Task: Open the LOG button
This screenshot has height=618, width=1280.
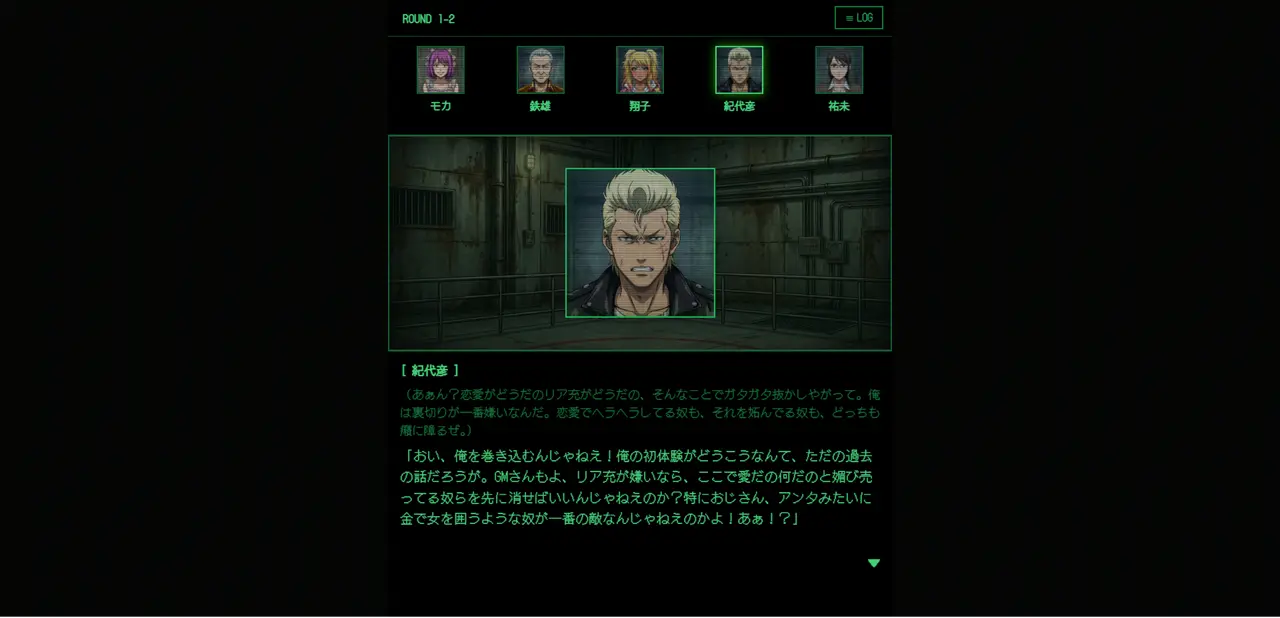Action: pos(858,18)
